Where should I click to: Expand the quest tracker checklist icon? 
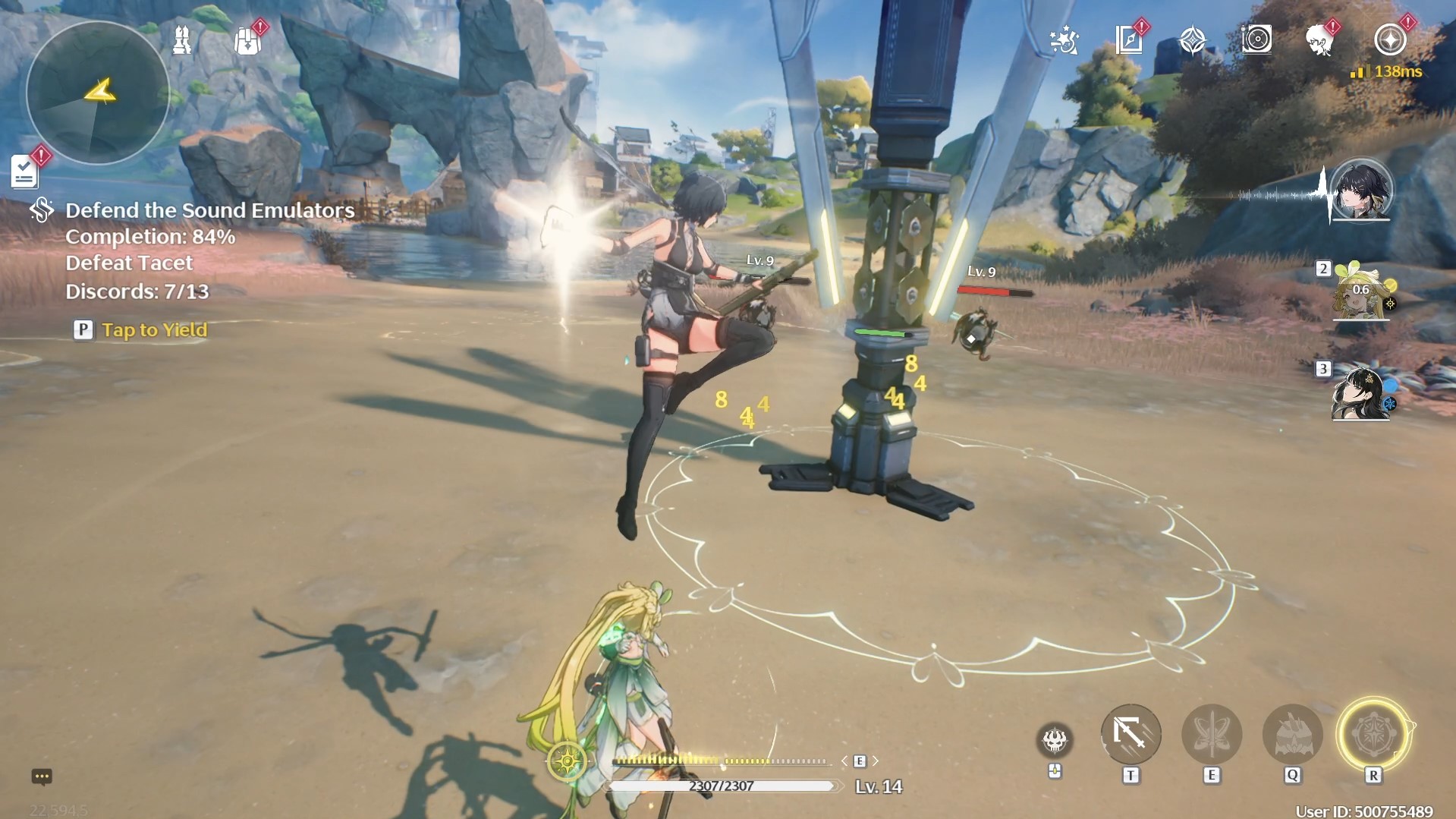pos(24,170)
